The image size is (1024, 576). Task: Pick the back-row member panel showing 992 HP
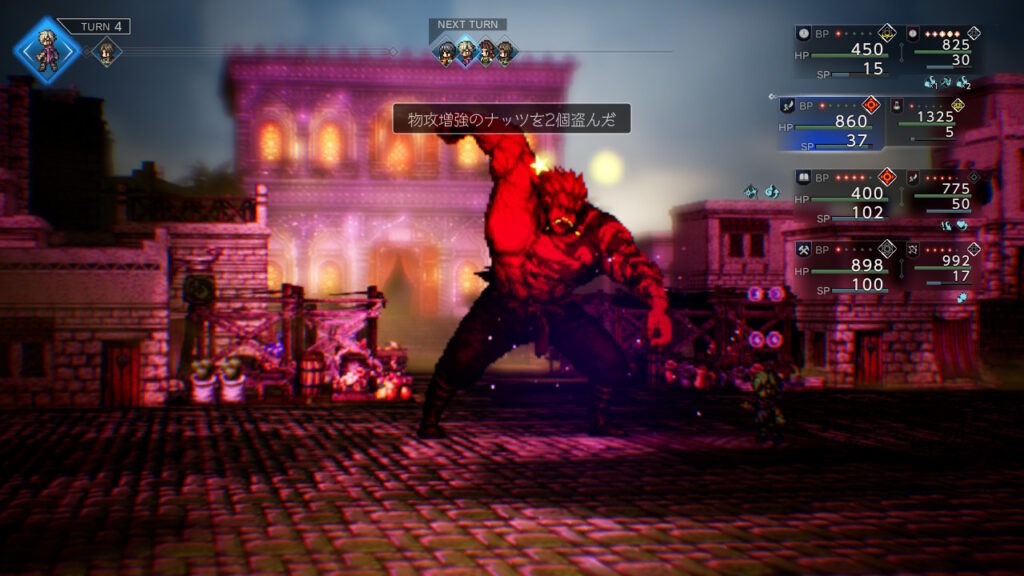click(x=944, y=264)
